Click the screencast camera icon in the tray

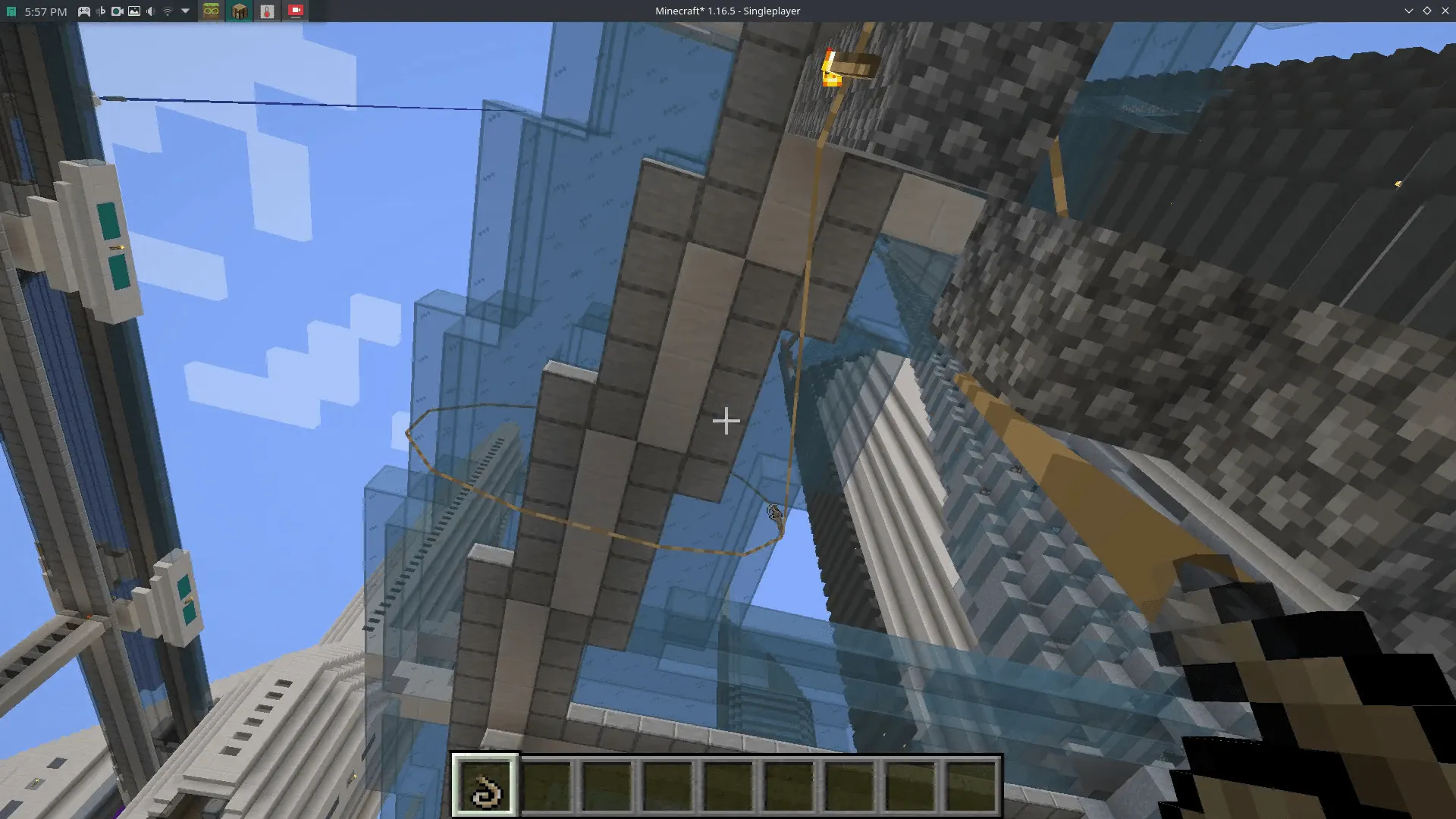coord(116,11)
